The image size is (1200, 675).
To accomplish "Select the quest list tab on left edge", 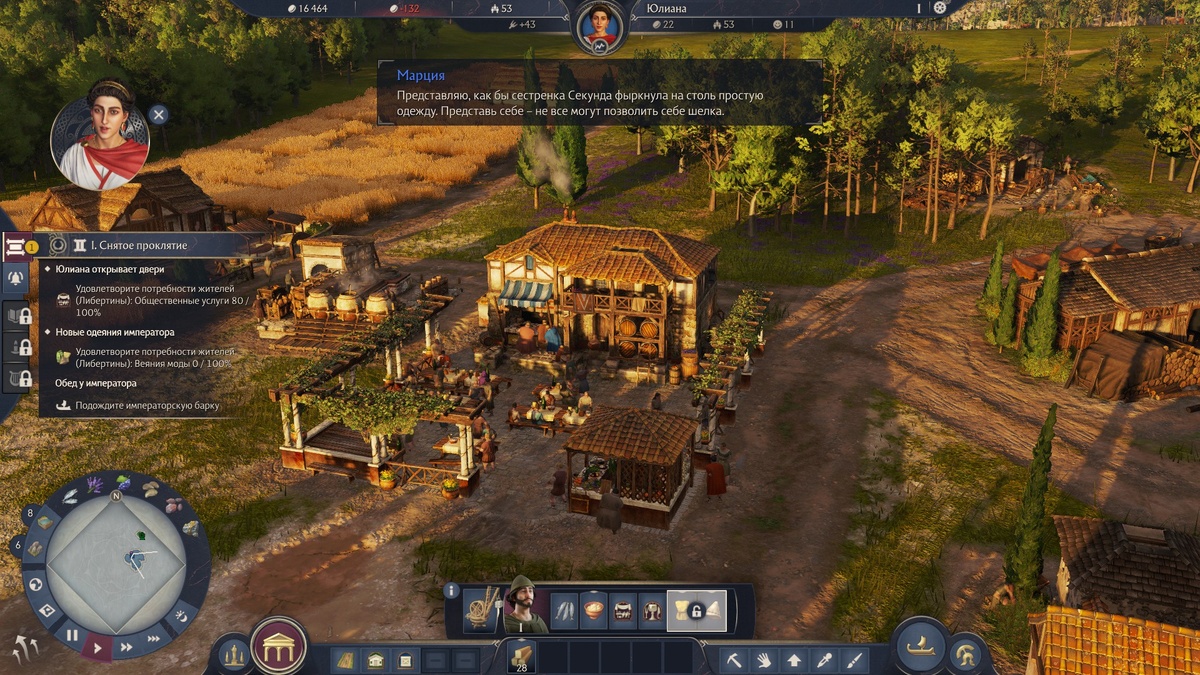I will coord(17,246).
